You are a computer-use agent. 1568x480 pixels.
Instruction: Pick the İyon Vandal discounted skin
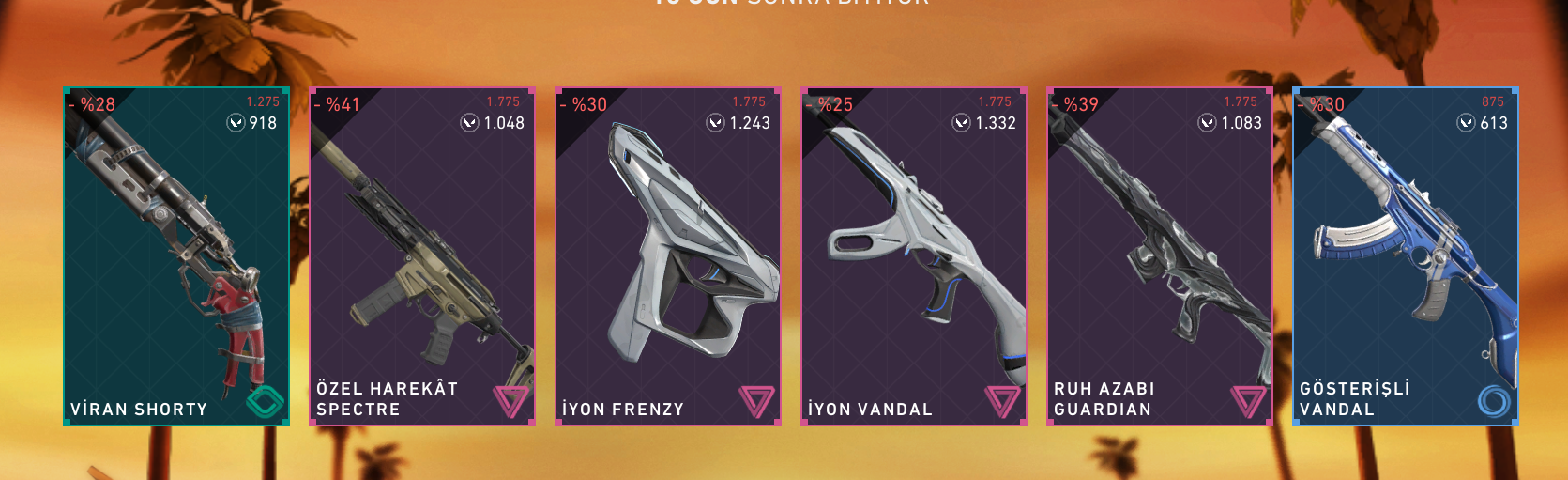[914, 256]
